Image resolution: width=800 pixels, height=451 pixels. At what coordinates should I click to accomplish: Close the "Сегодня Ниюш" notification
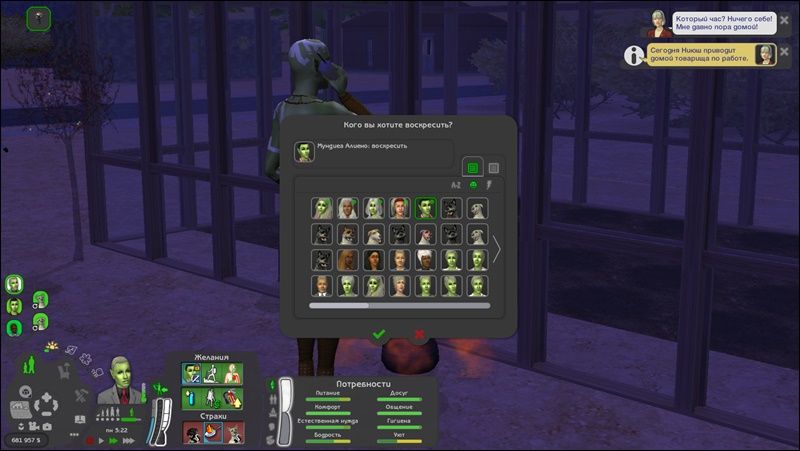point(784,53)
